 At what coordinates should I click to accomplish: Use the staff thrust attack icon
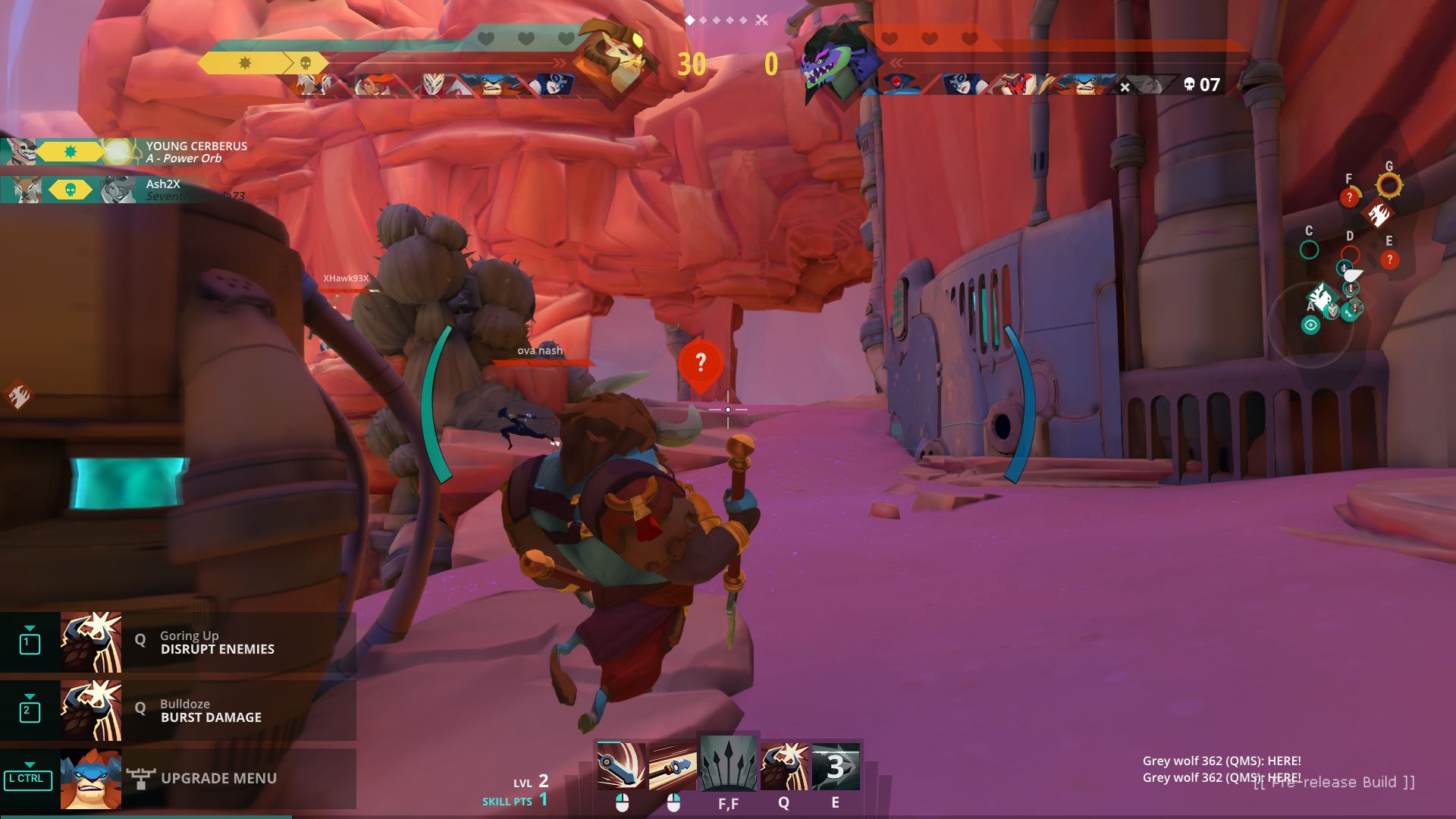(673, 765)
